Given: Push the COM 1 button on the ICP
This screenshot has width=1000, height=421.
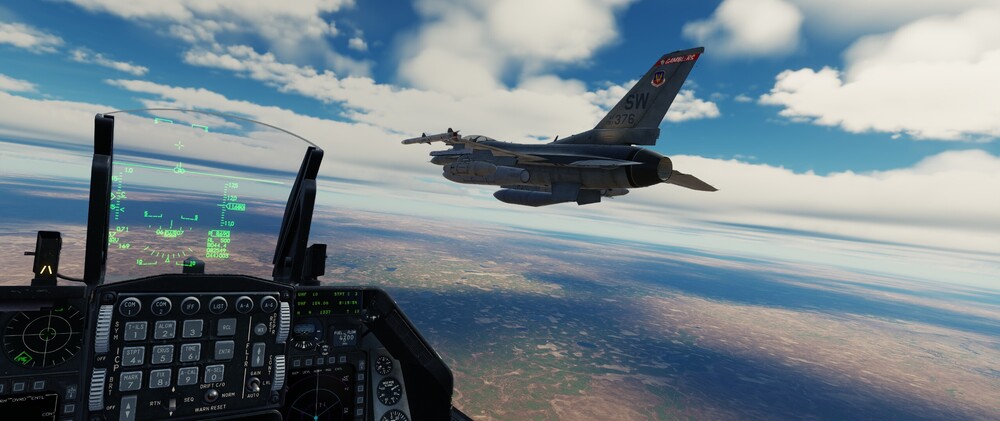Looking at the screenshot, I should click(129, 307).
